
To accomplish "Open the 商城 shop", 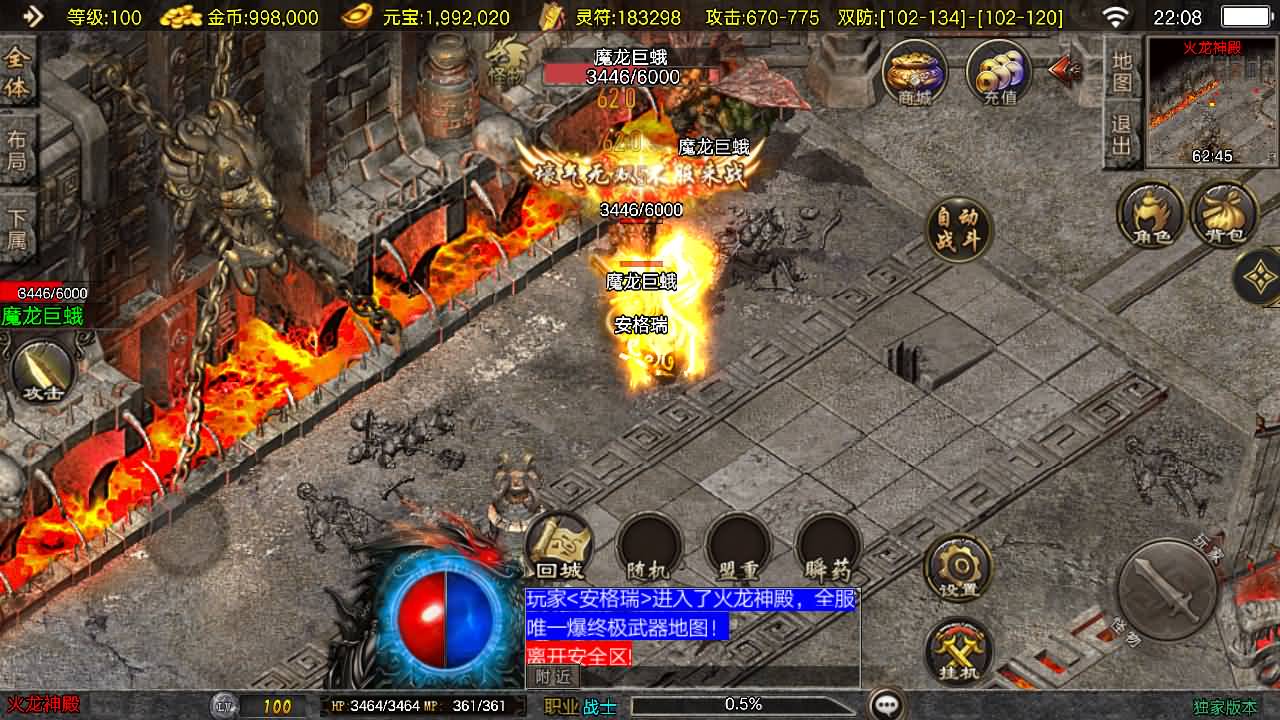I will coord(914,73).
